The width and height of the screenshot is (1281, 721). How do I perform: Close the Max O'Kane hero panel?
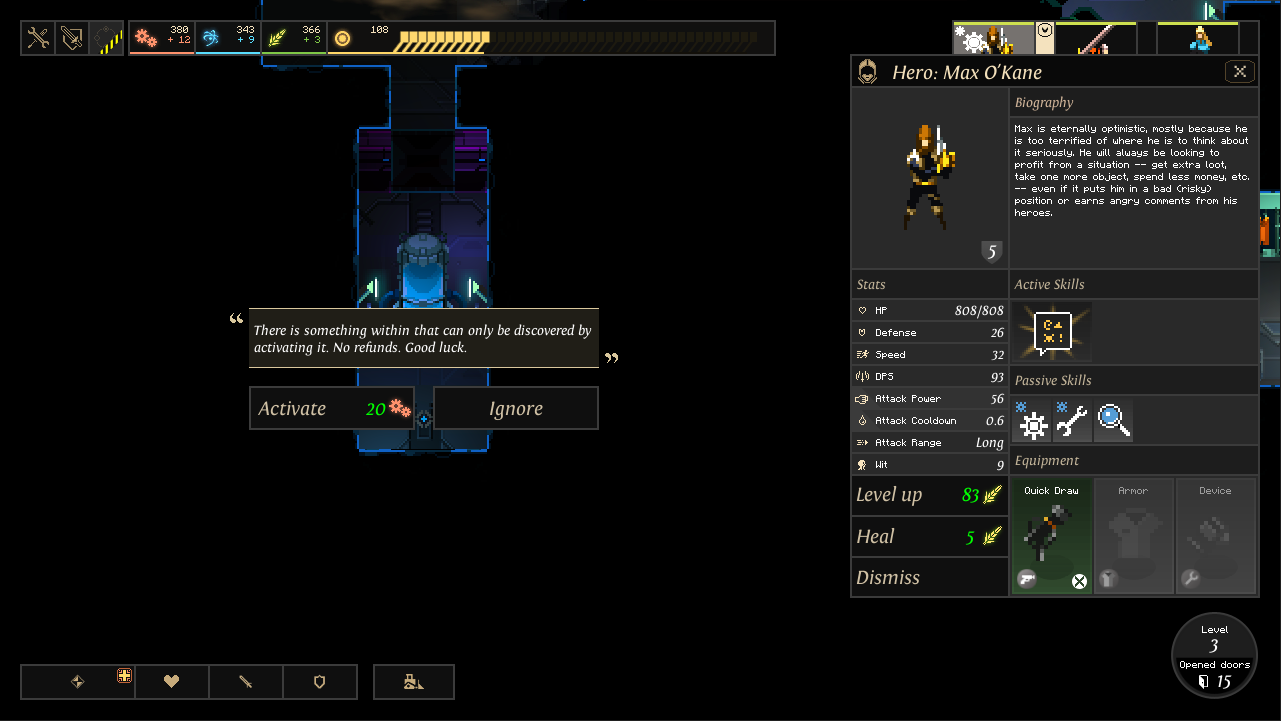coord(1239,72)
